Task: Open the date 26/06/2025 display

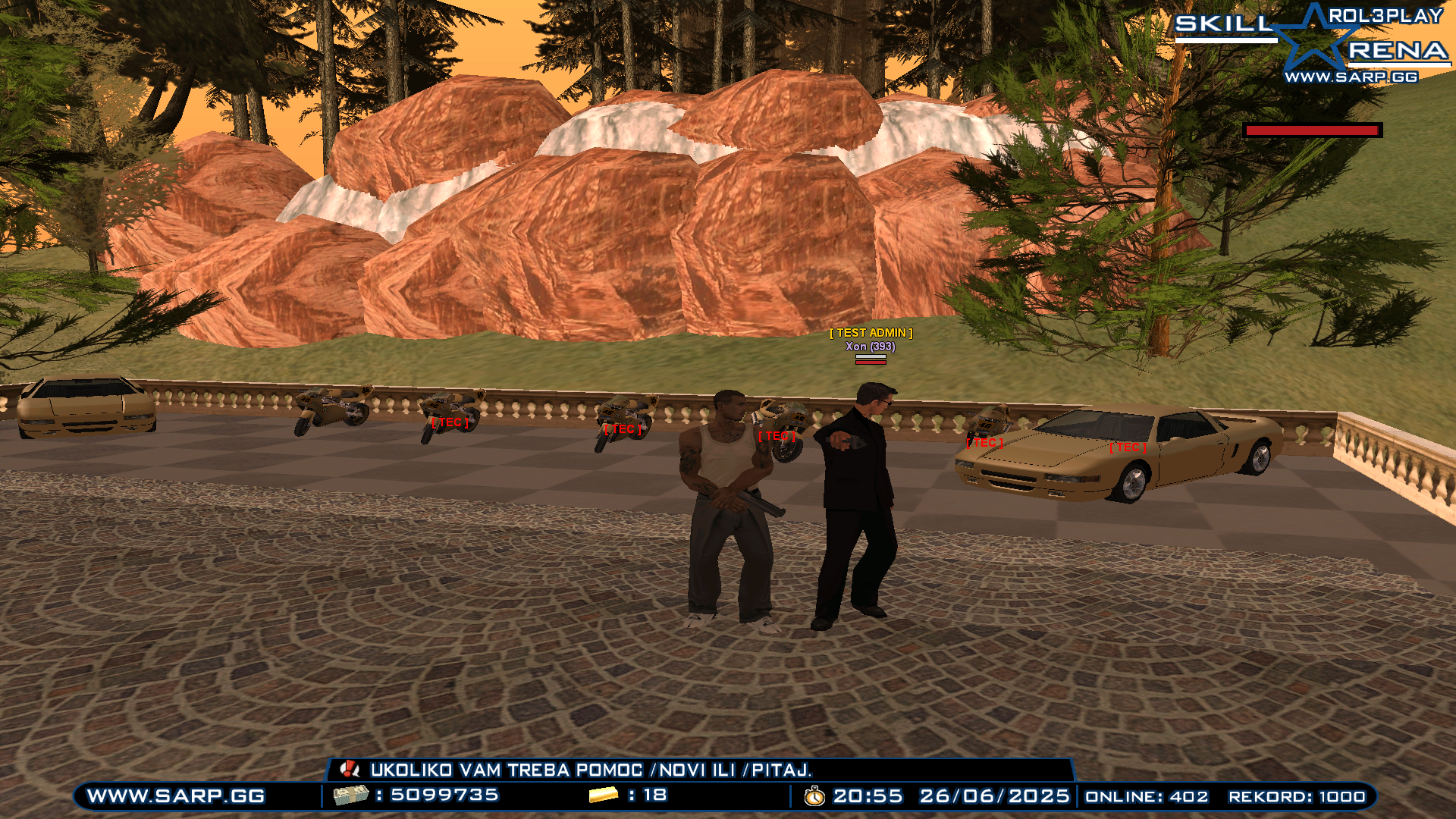Action: 992,798
